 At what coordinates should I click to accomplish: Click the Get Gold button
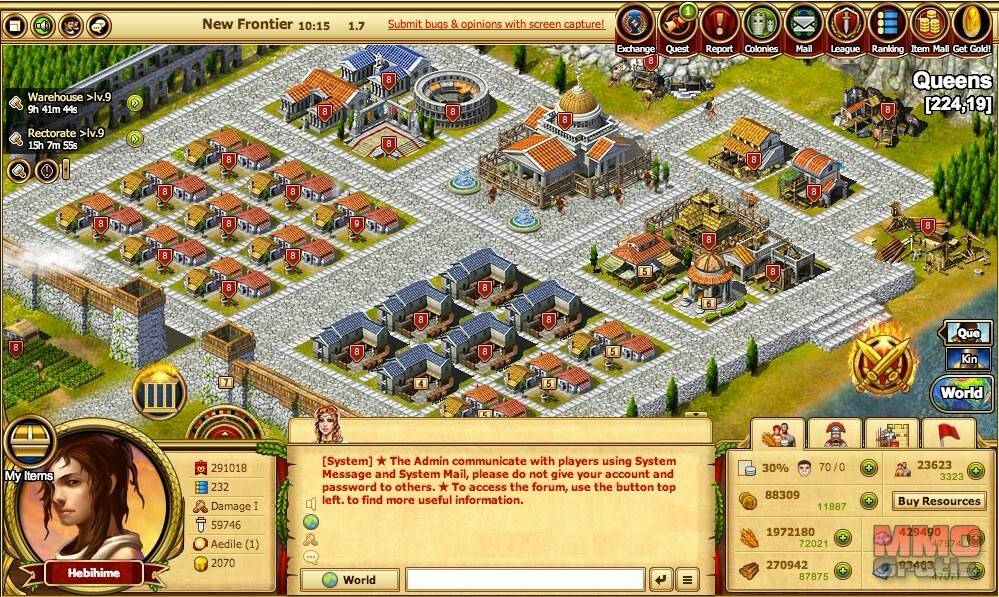pyautogui.click(x=971, y=26)
